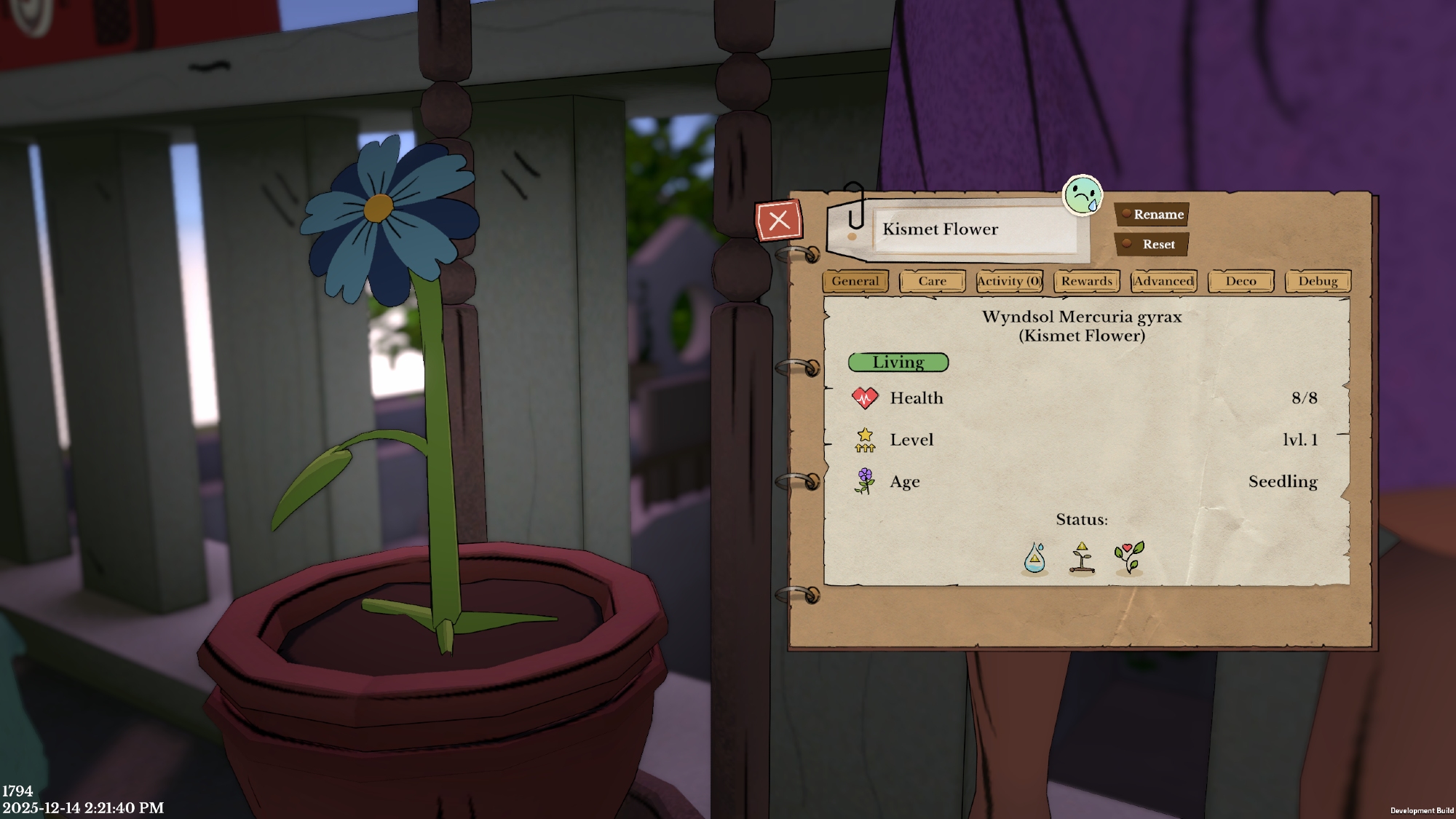
Task: Switch to the Debug tab
Action: click(x=1318, y=281)
